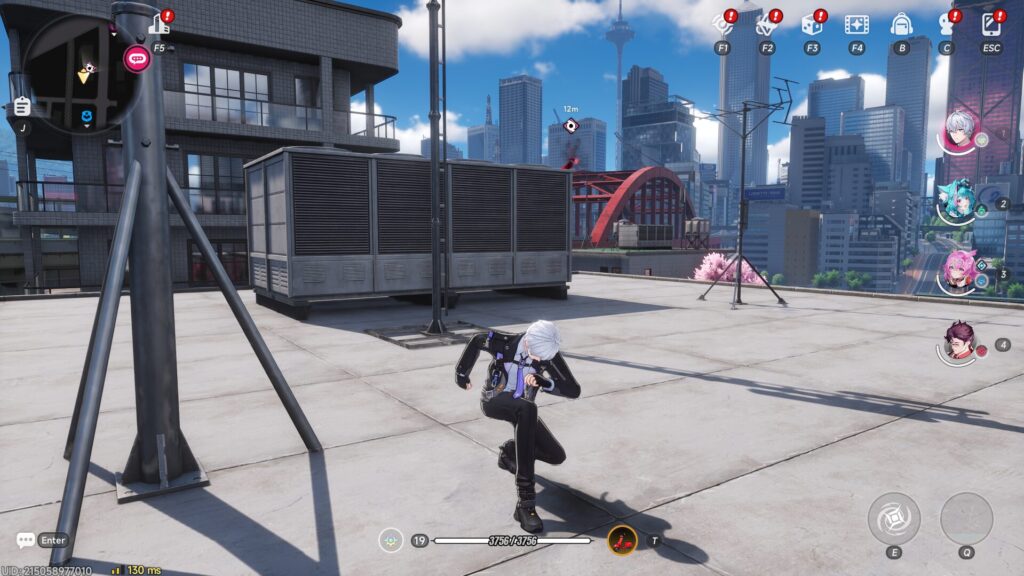Open the city buildings menu icon
Screen dimensions: 1024x576
[158, 24]
